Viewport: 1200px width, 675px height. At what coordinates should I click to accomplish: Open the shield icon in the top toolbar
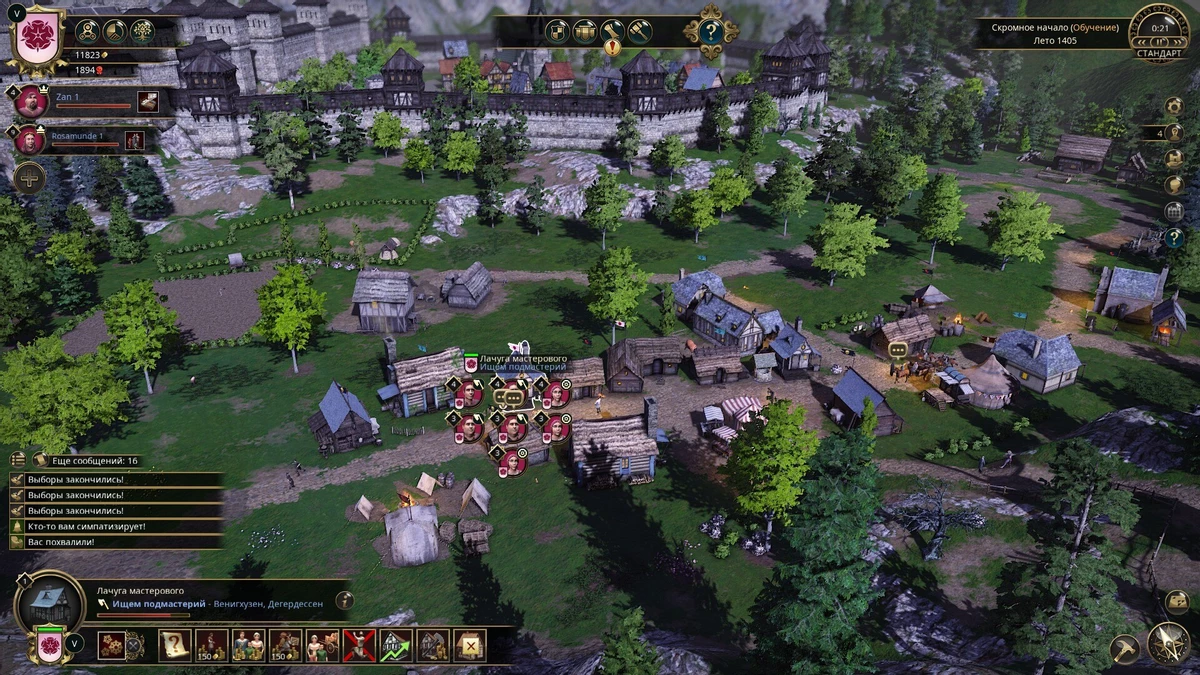coord(558,31)
